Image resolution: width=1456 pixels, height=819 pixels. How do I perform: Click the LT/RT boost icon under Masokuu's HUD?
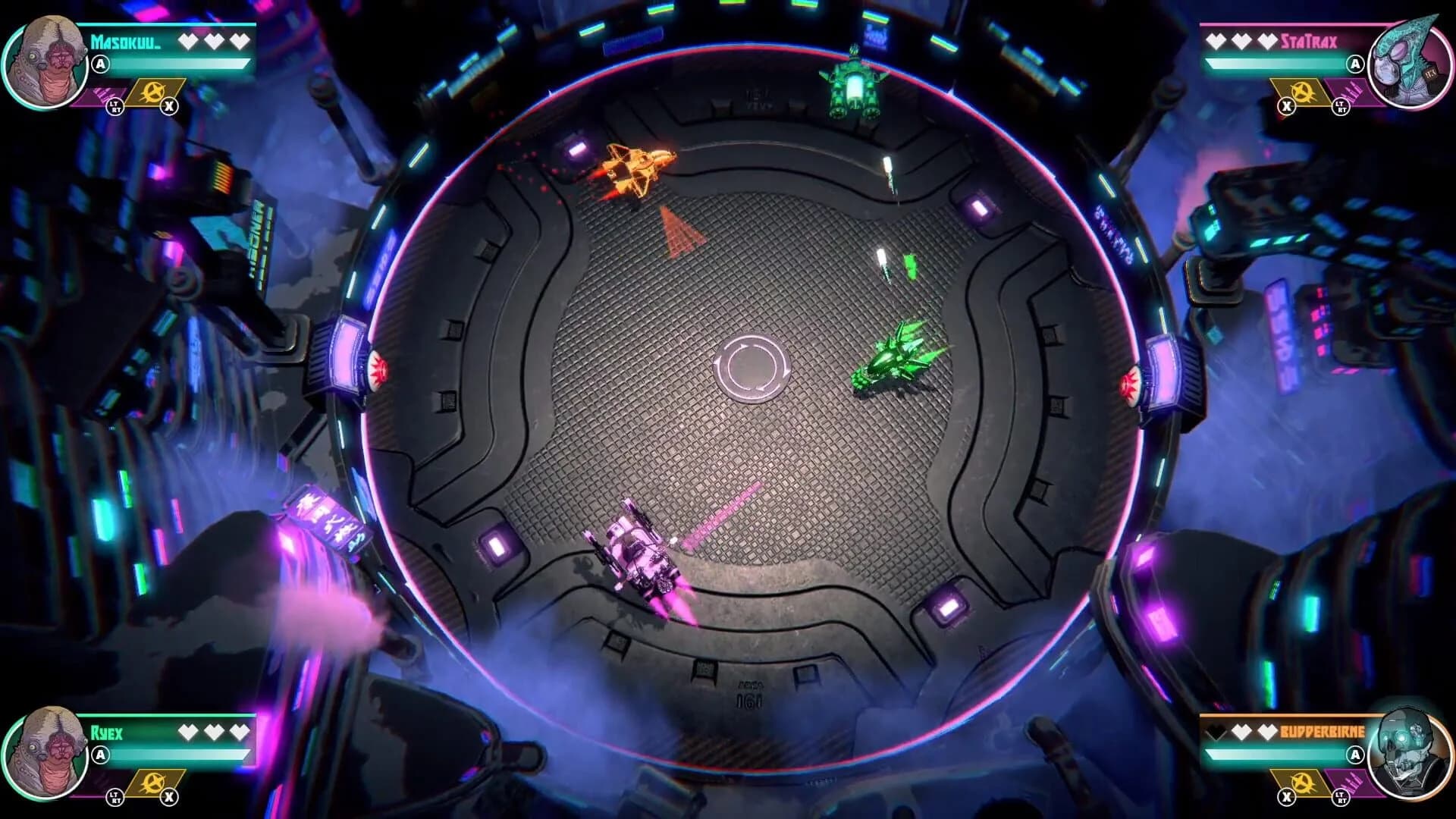(115, 107)
